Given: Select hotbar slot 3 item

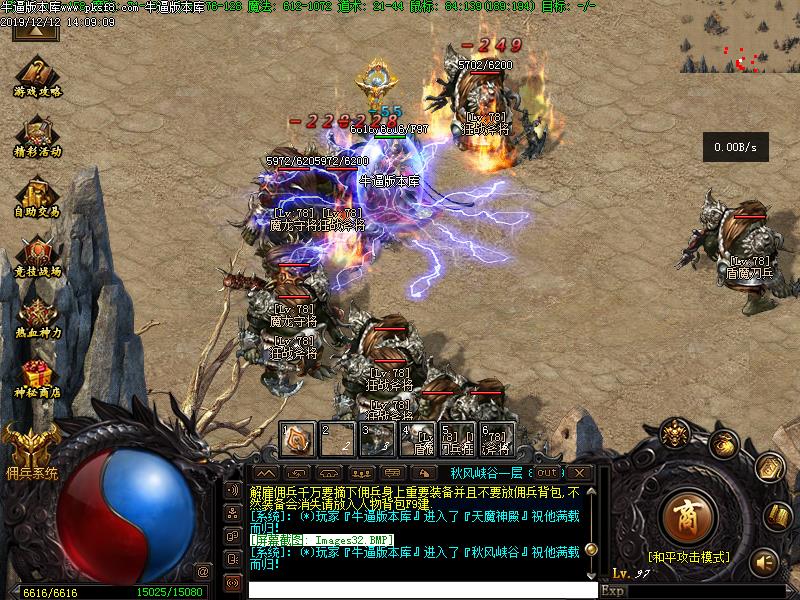Looking at the screenshot, I should pos(378,439).
